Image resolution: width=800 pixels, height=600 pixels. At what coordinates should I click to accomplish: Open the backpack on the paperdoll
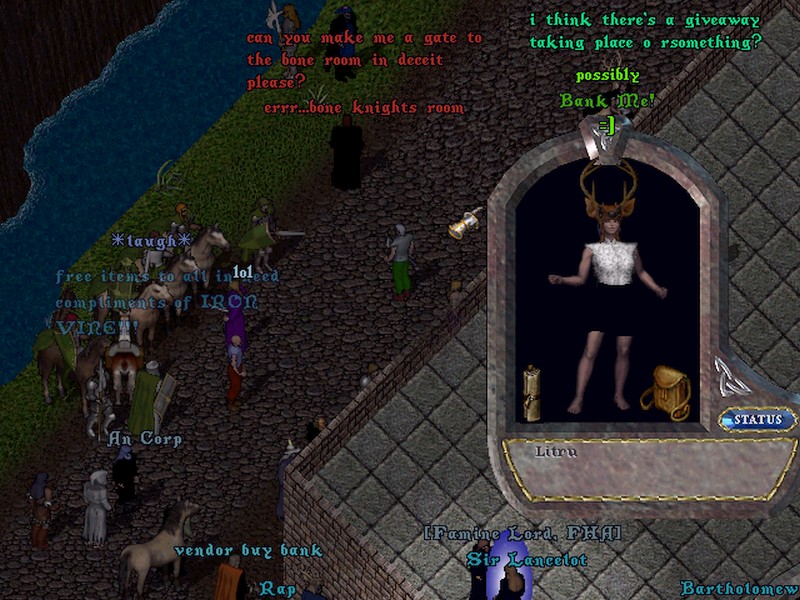pyautogui.click(x=665, y=391)
